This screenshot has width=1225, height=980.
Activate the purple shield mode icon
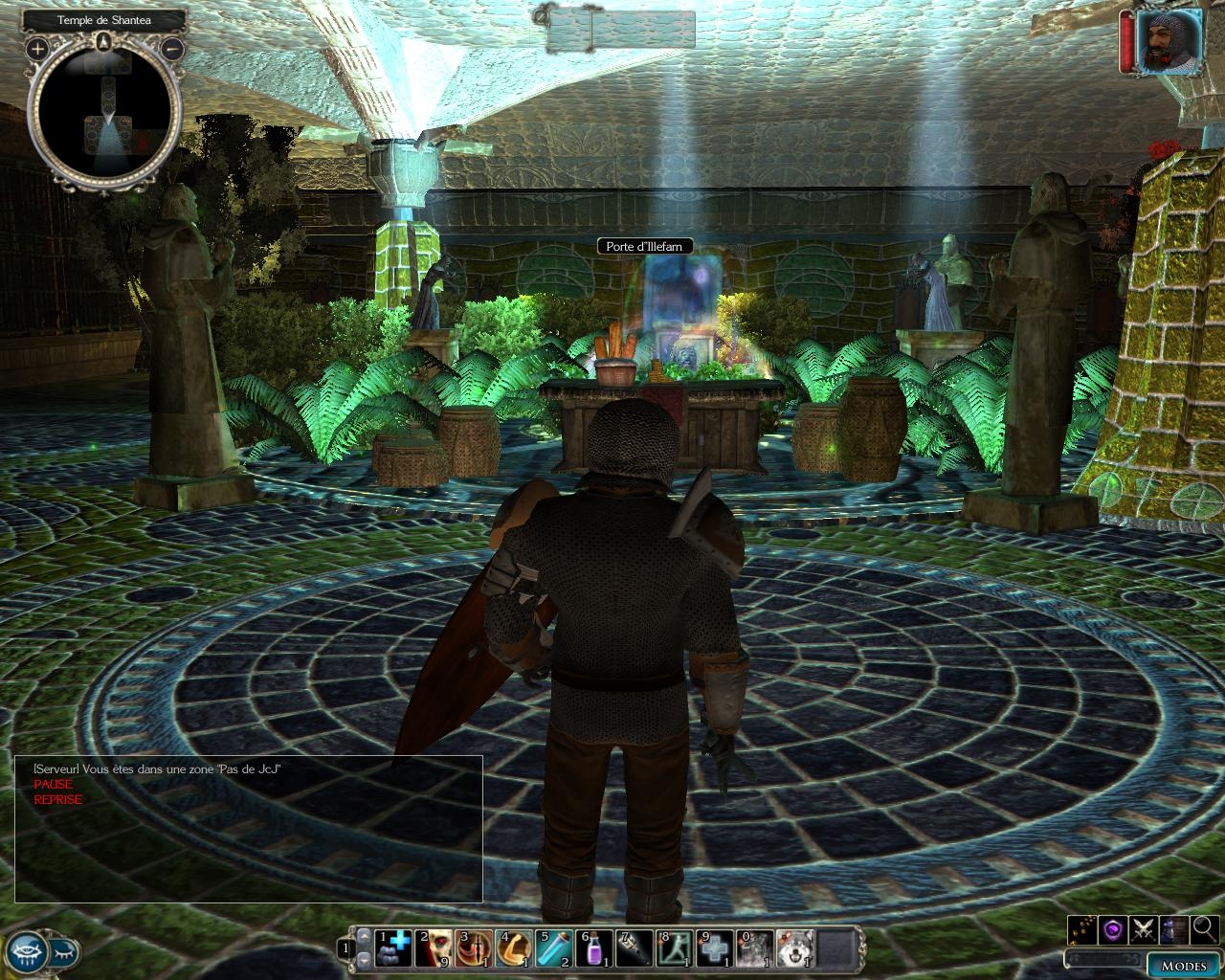point(1112,928)
